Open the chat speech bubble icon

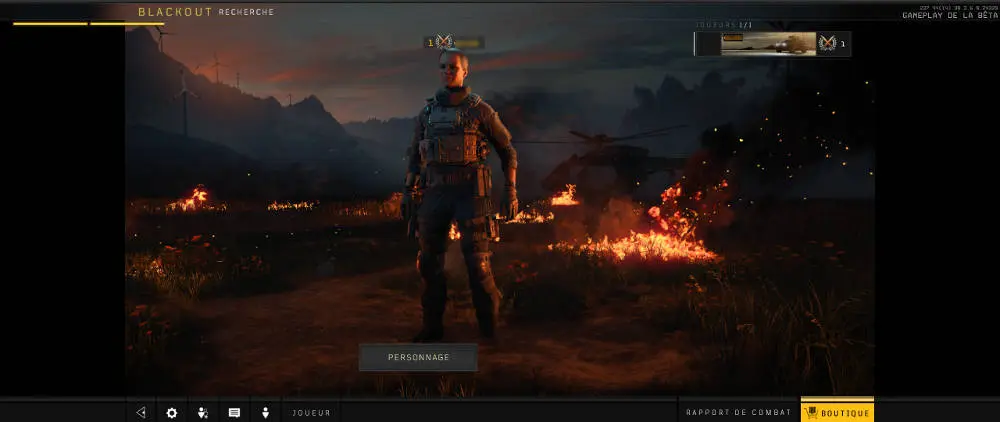pos(234,412)
